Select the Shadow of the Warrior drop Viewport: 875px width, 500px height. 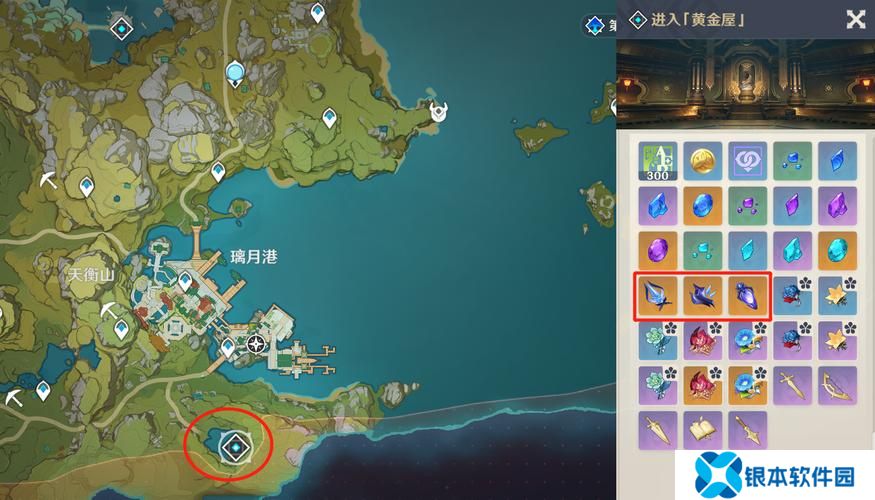[747, 296]
